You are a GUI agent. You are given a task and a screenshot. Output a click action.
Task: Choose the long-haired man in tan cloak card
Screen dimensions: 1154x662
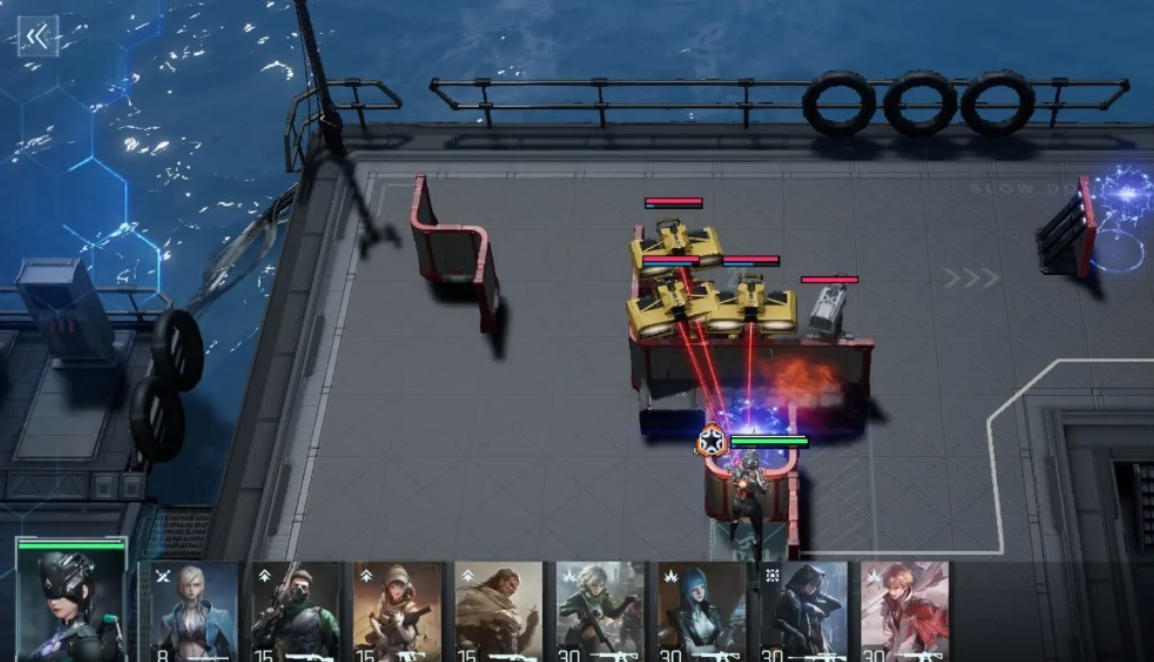pyautogui.click(x=499, y=612)
